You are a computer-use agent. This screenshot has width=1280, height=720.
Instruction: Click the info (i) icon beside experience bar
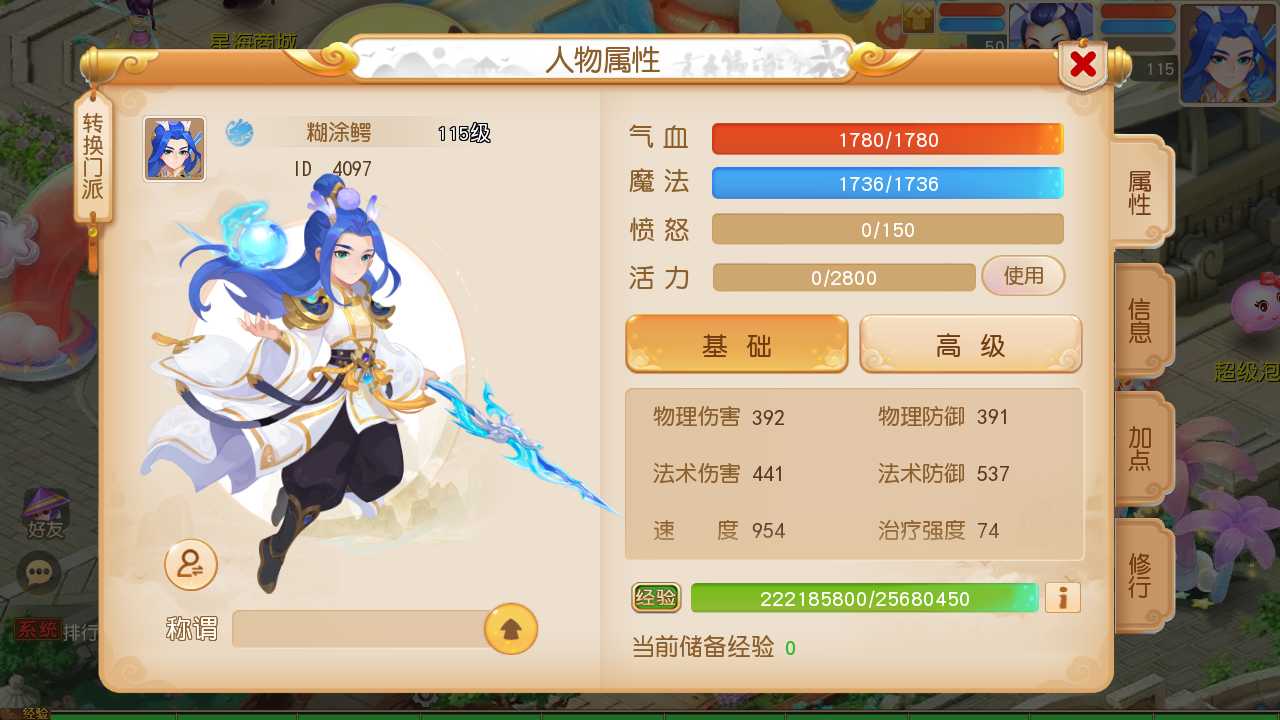point(1062,597)
